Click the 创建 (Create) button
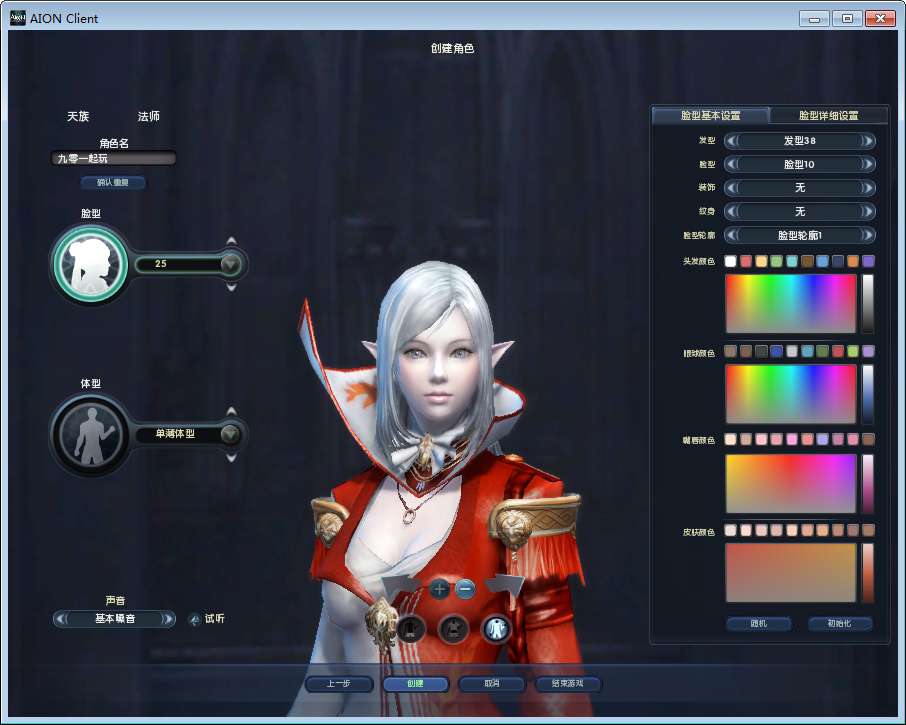Image resolution: width=906 pixels, height=725 pixels. pos(415,684)
